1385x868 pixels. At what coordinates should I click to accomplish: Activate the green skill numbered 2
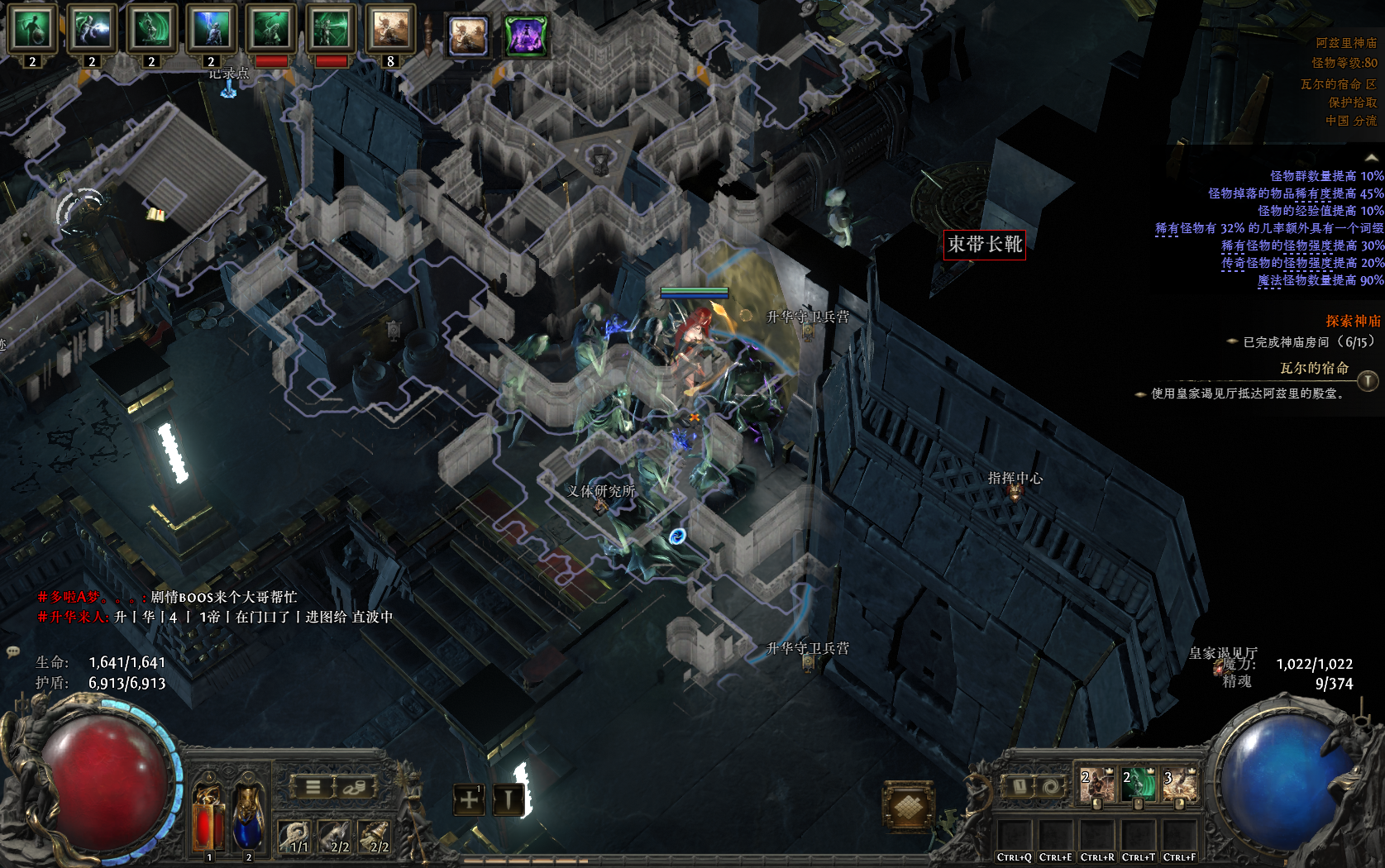pyautogui.click(x=1138, y=785)
